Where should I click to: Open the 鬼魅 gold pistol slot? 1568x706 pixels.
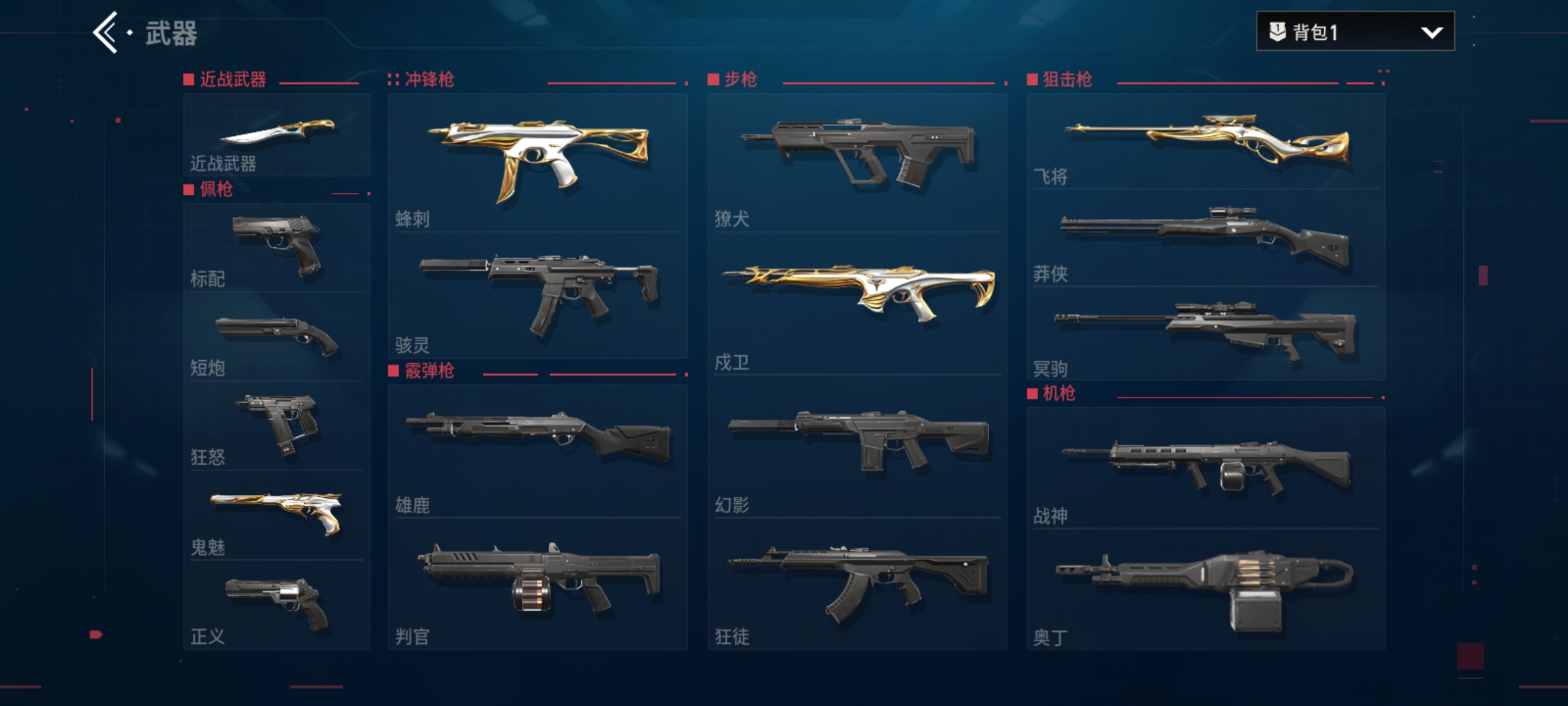[276, 515]
